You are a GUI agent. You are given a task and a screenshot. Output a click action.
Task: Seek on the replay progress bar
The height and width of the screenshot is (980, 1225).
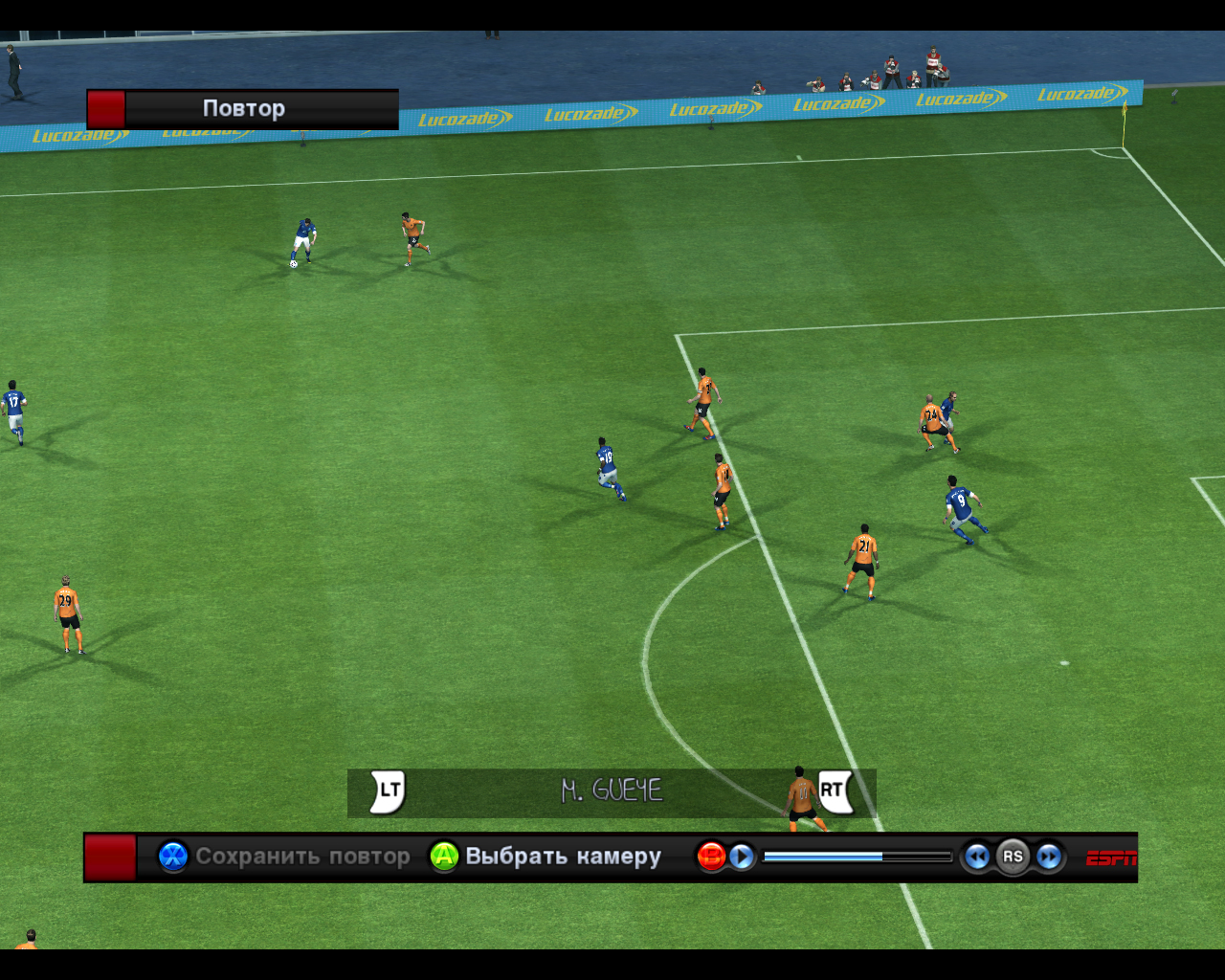(x=857, y=857)
